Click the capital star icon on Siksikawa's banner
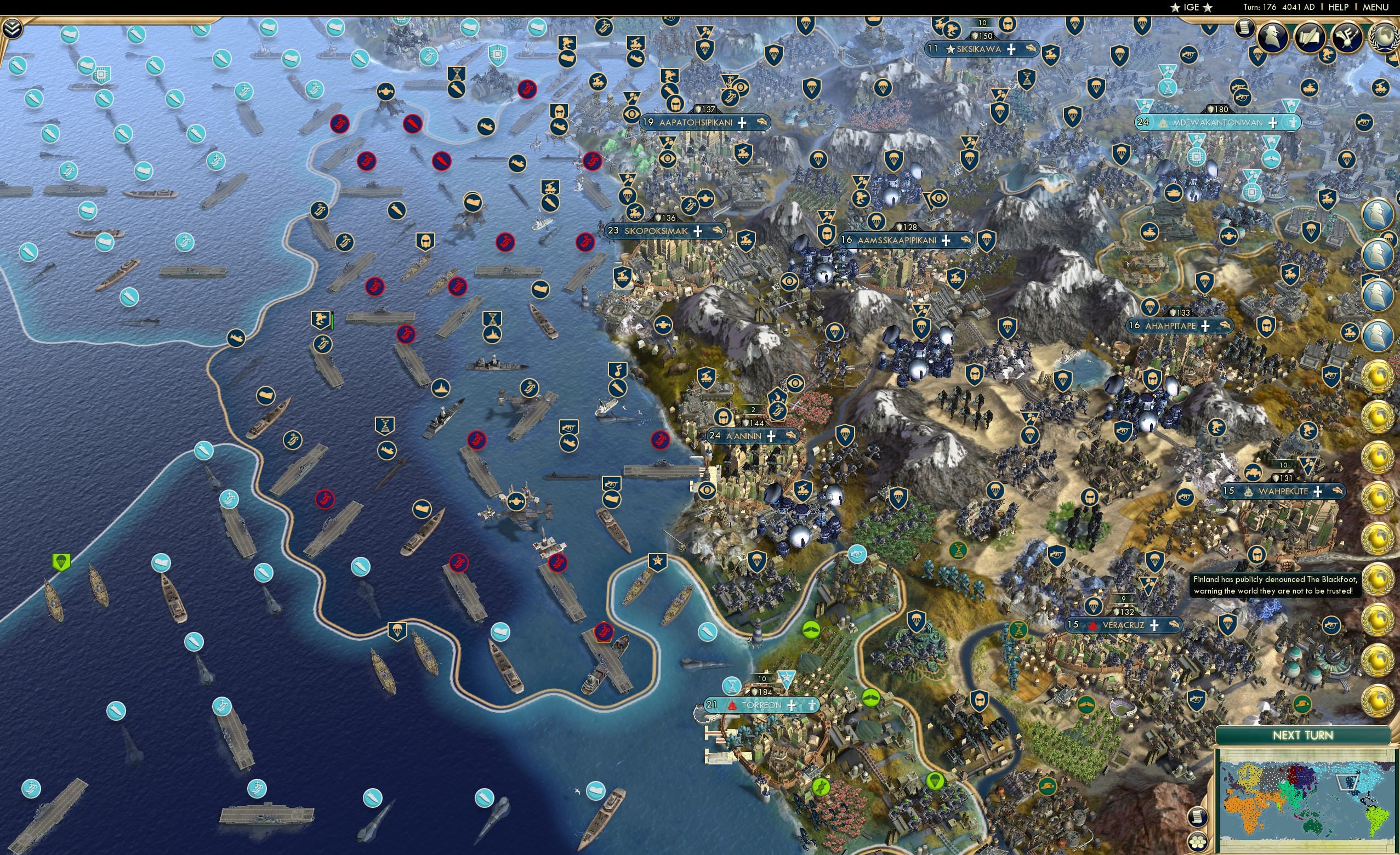The image size is (1400, 855). point(950,50)
